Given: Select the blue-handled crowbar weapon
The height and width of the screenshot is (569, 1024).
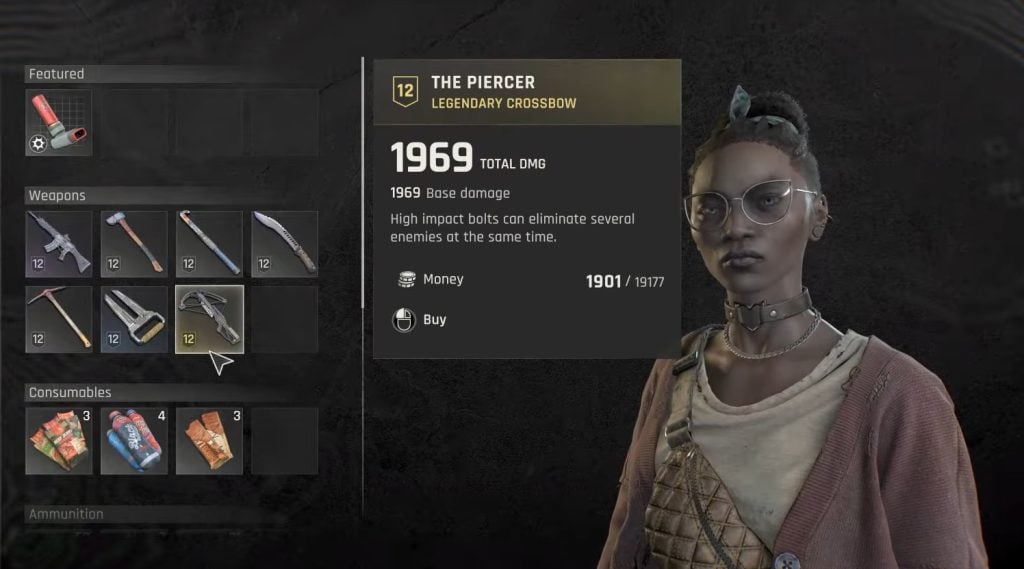Looking at the screenshot, I should click(x=209, y=243).
